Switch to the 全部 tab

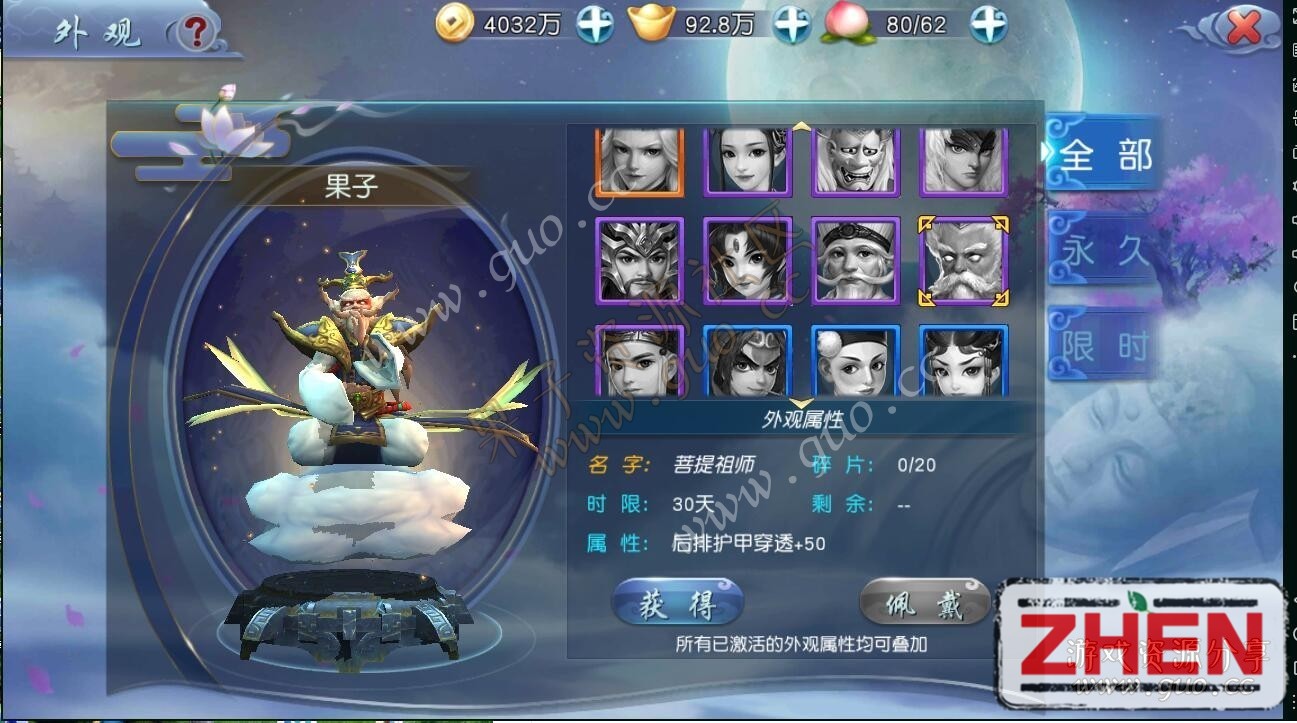click(x=1104, y=155)
